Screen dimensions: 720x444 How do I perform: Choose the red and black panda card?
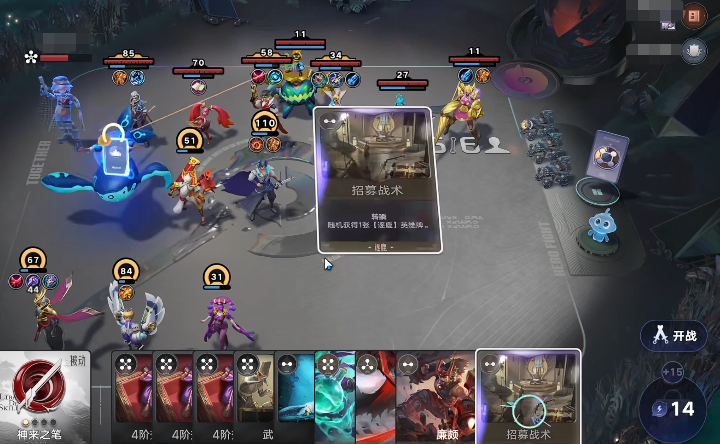click(x=375, y=397)
